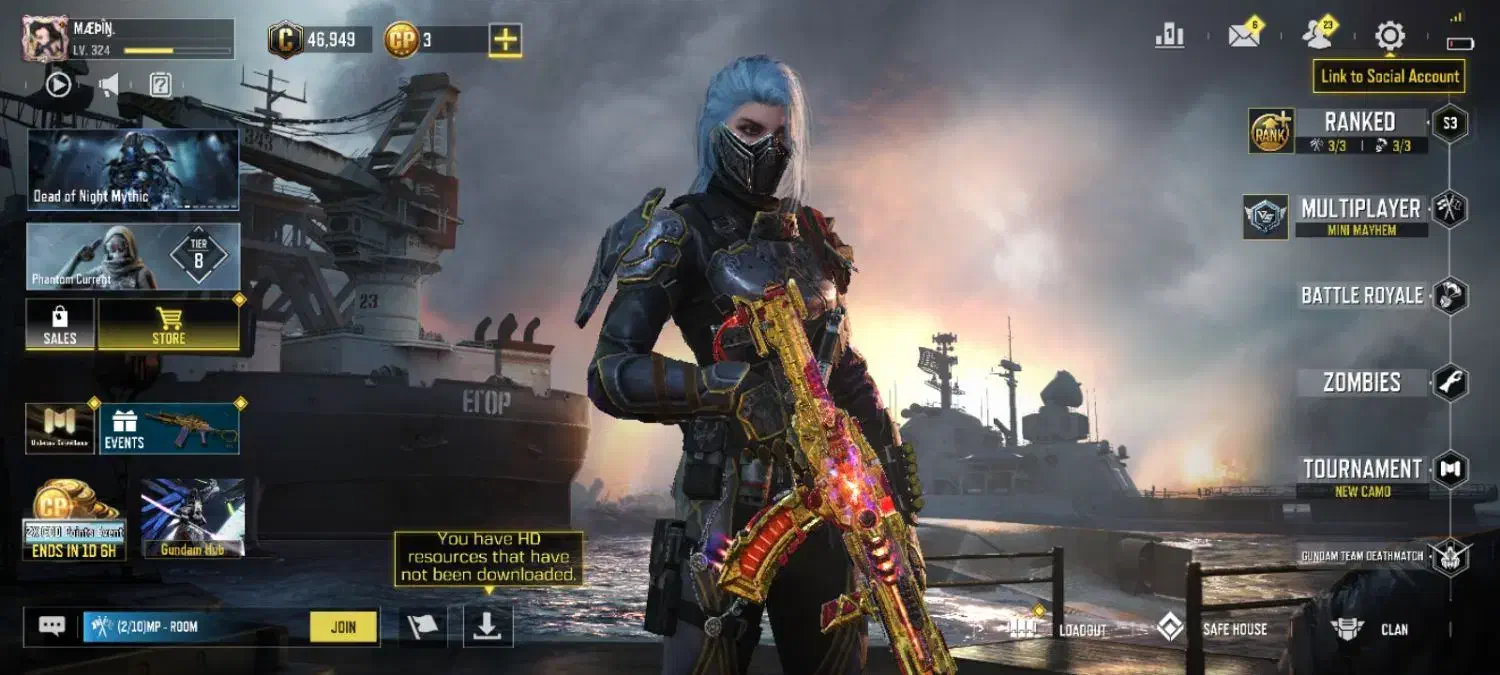This screenshot has height=675, width=1500.
Task: Open the Tournament mode
Action: (x=1362, y=469)
